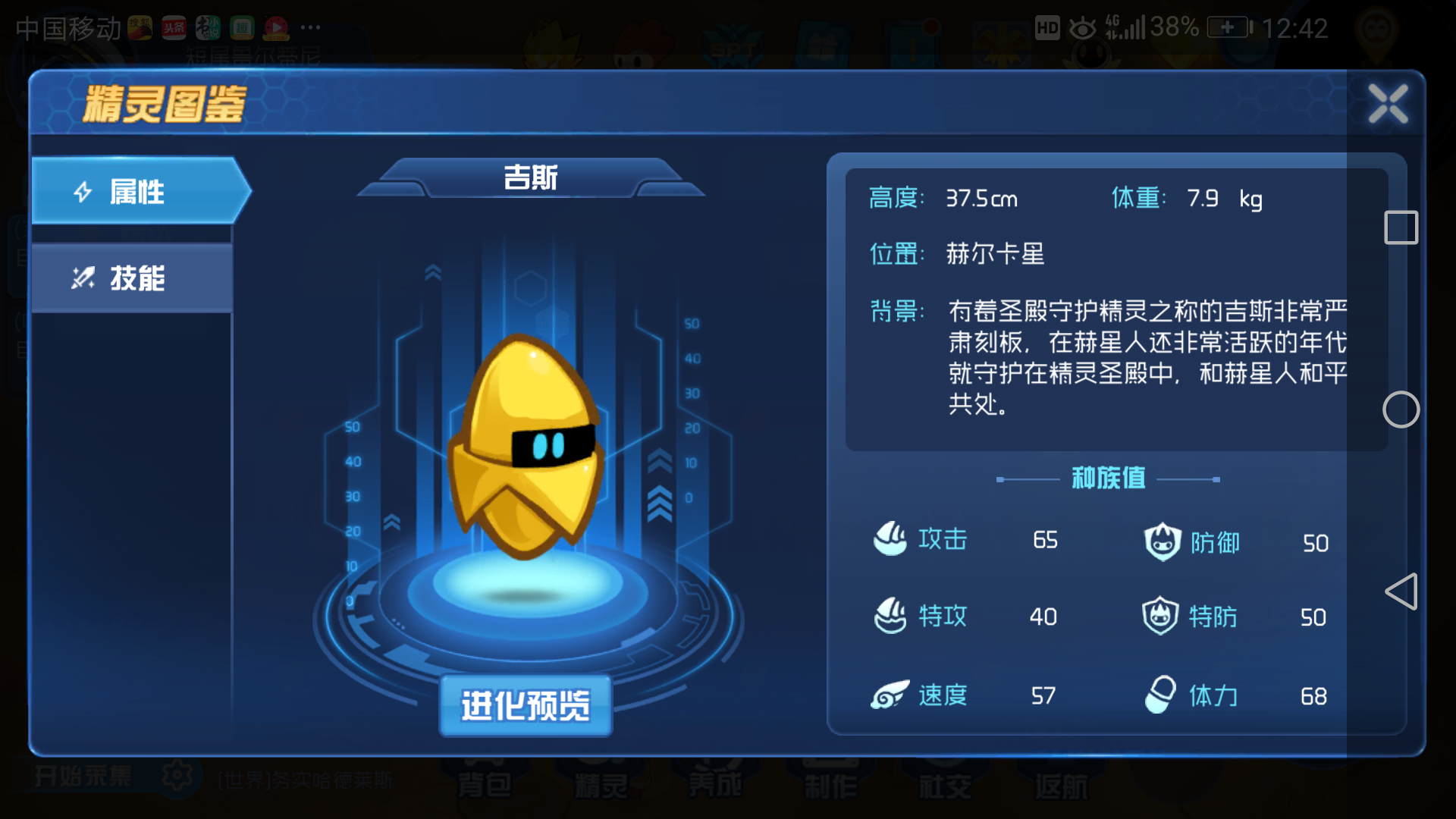This screenshot has width=1456, height=819.
Task: Tap the 速度 speed wing icon
Action: pos(889,694)
